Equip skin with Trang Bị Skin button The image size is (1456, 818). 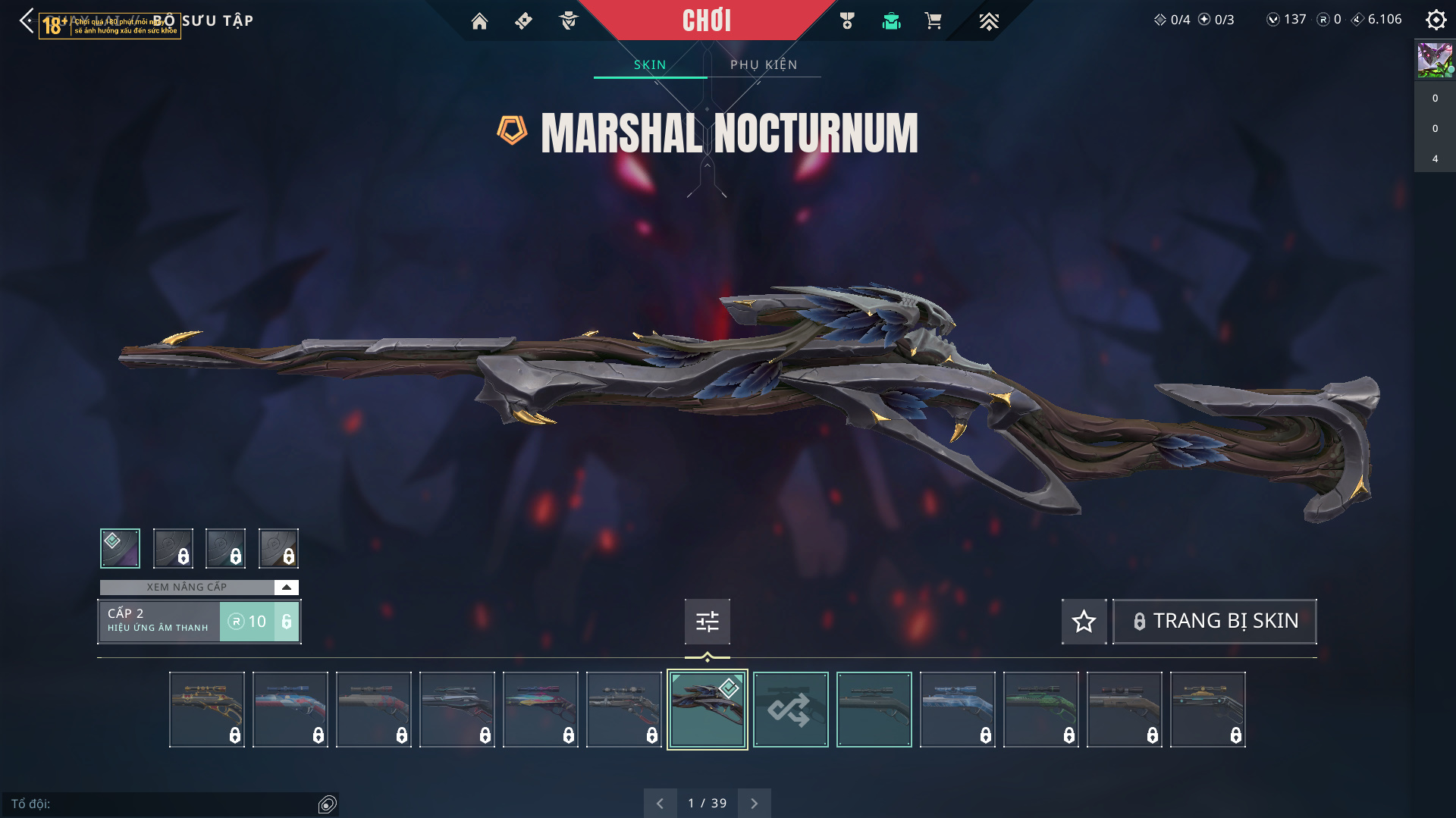click(1214, 622)
